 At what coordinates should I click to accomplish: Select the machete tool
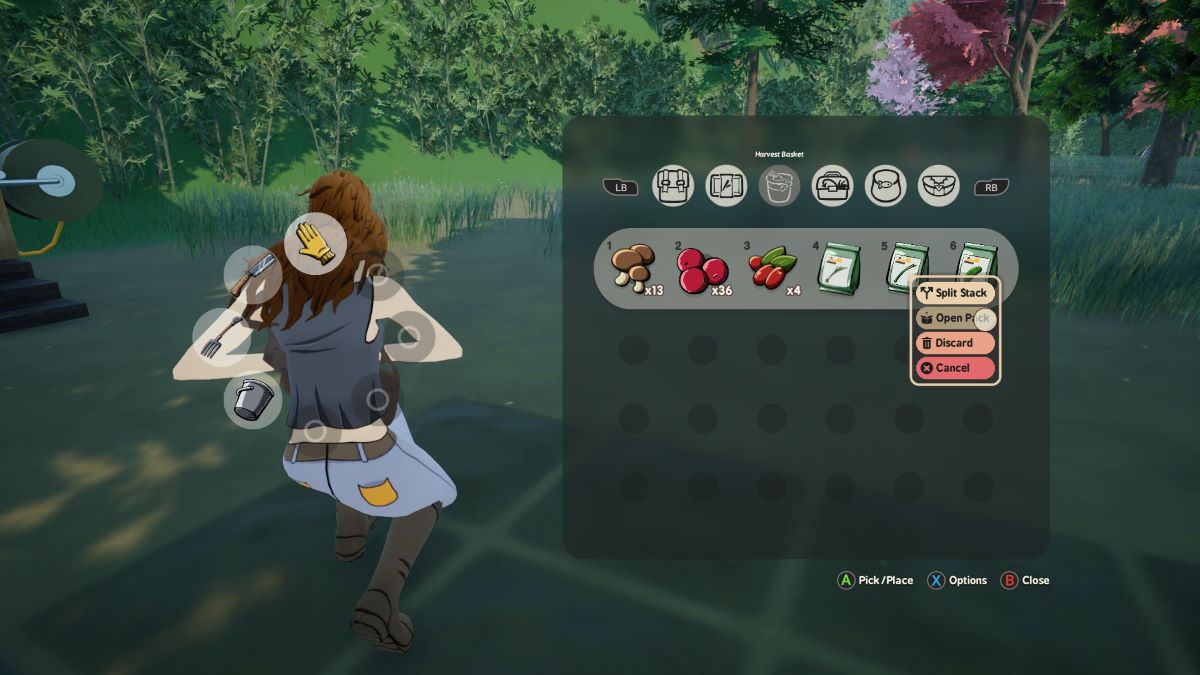pyautogui.click(x=252, y=274)
